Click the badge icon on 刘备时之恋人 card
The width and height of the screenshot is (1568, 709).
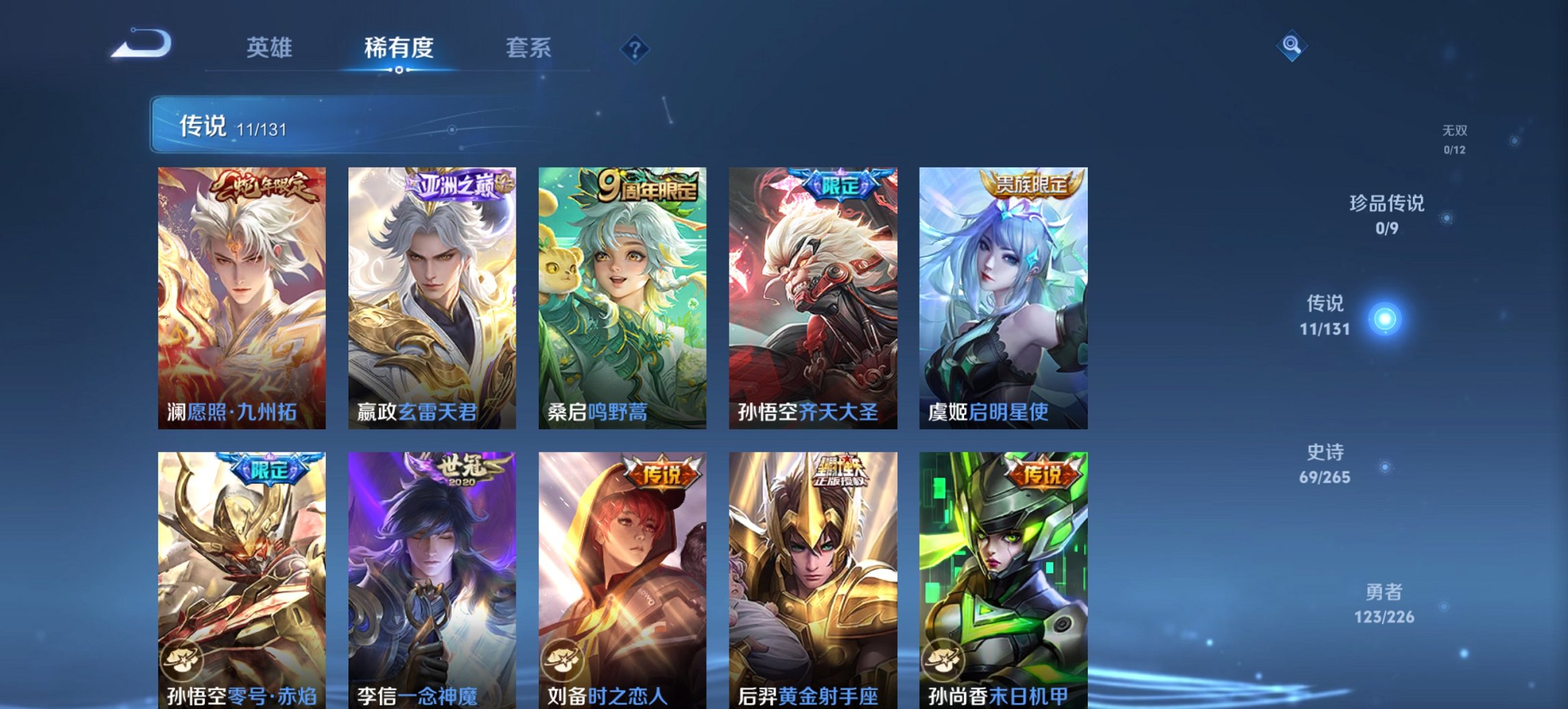562,660
